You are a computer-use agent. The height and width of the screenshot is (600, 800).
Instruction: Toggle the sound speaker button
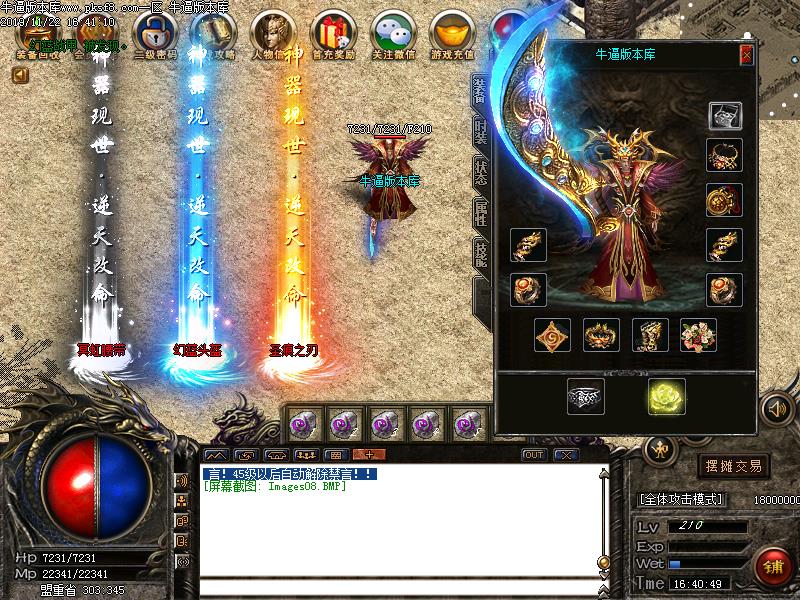pyautogui.click(x=775, y=408)
